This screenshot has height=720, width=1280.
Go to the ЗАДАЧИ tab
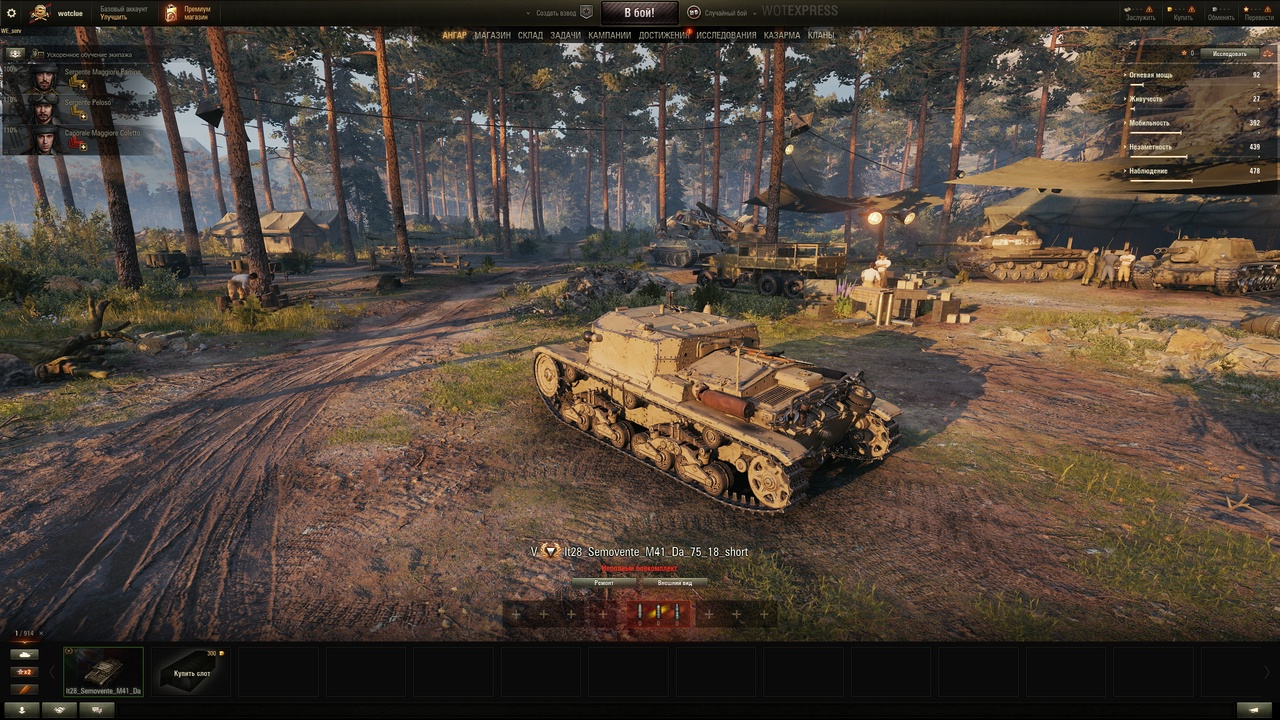pos(565,35)
